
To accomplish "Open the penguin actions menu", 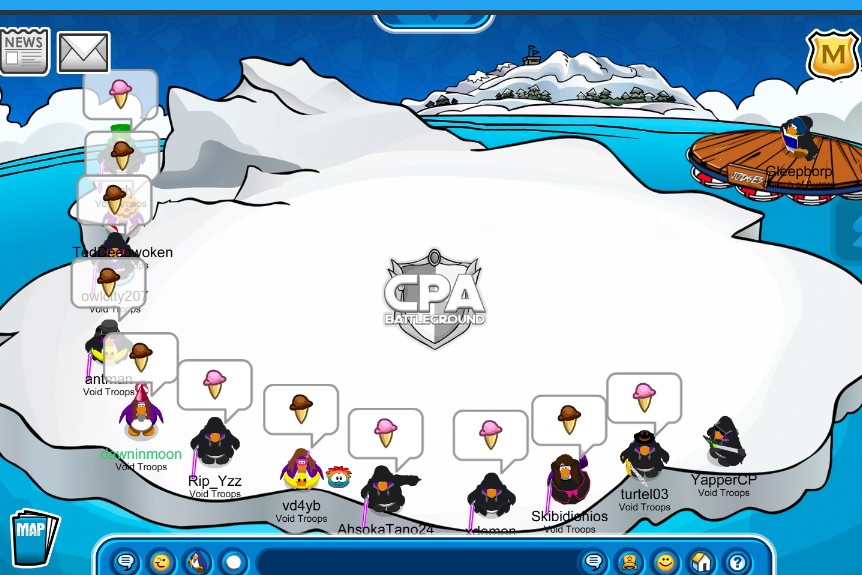I will pos(197,562).
